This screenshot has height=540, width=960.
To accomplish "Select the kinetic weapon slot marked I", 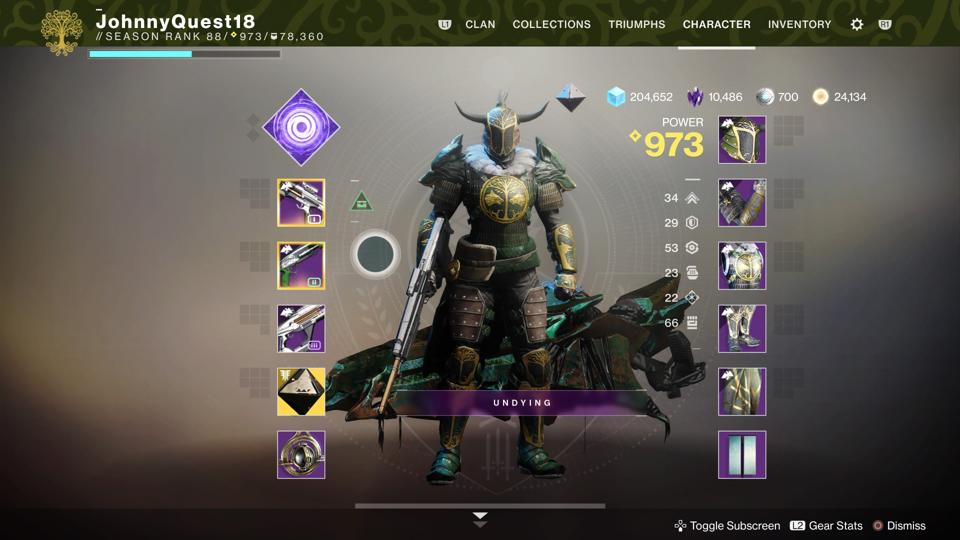I will 301,203.
